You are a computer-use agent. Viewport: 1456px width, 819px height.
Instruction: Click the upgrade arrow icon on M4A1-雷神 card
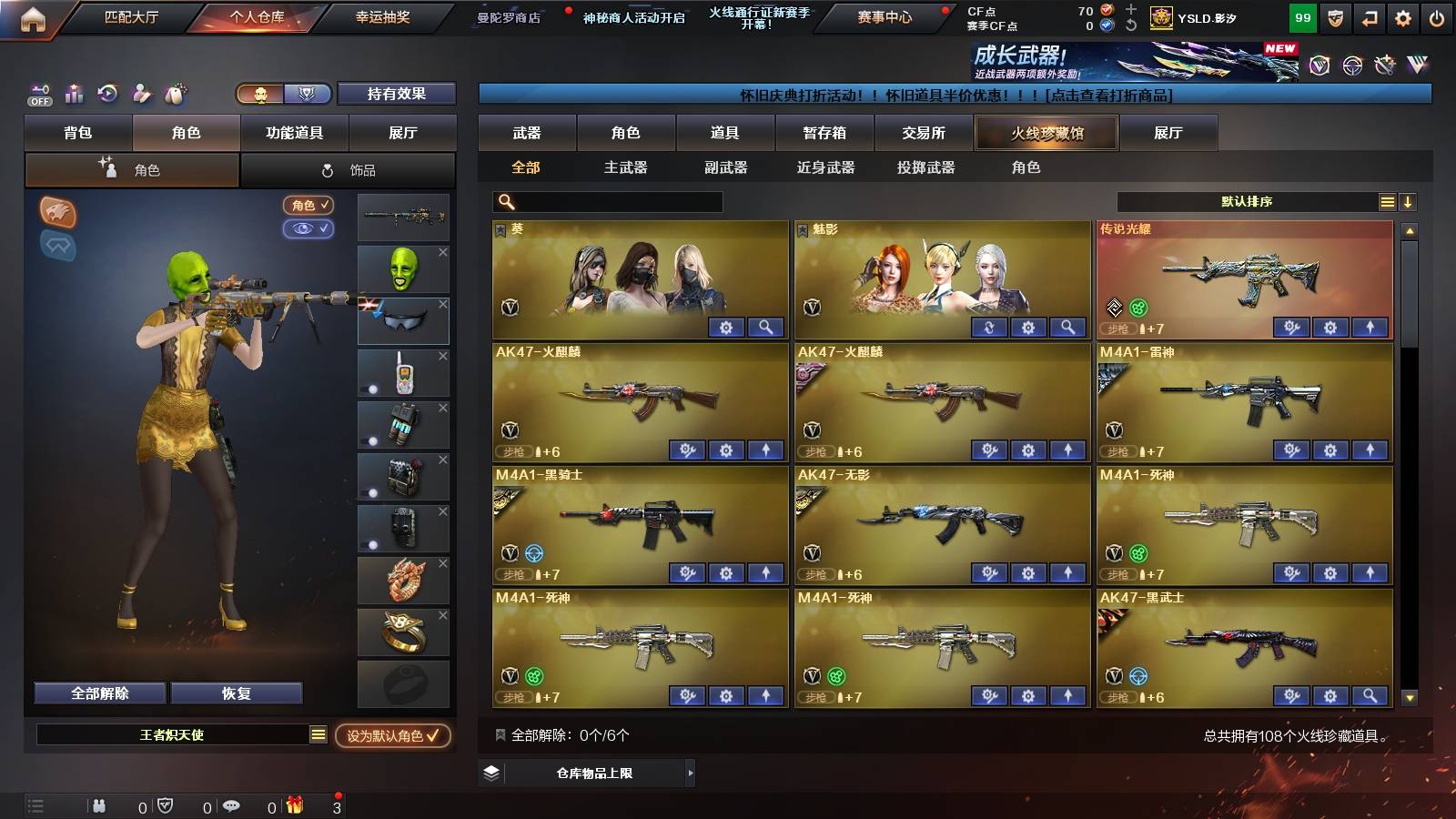pyautogui.click(x=1369, y=450)
